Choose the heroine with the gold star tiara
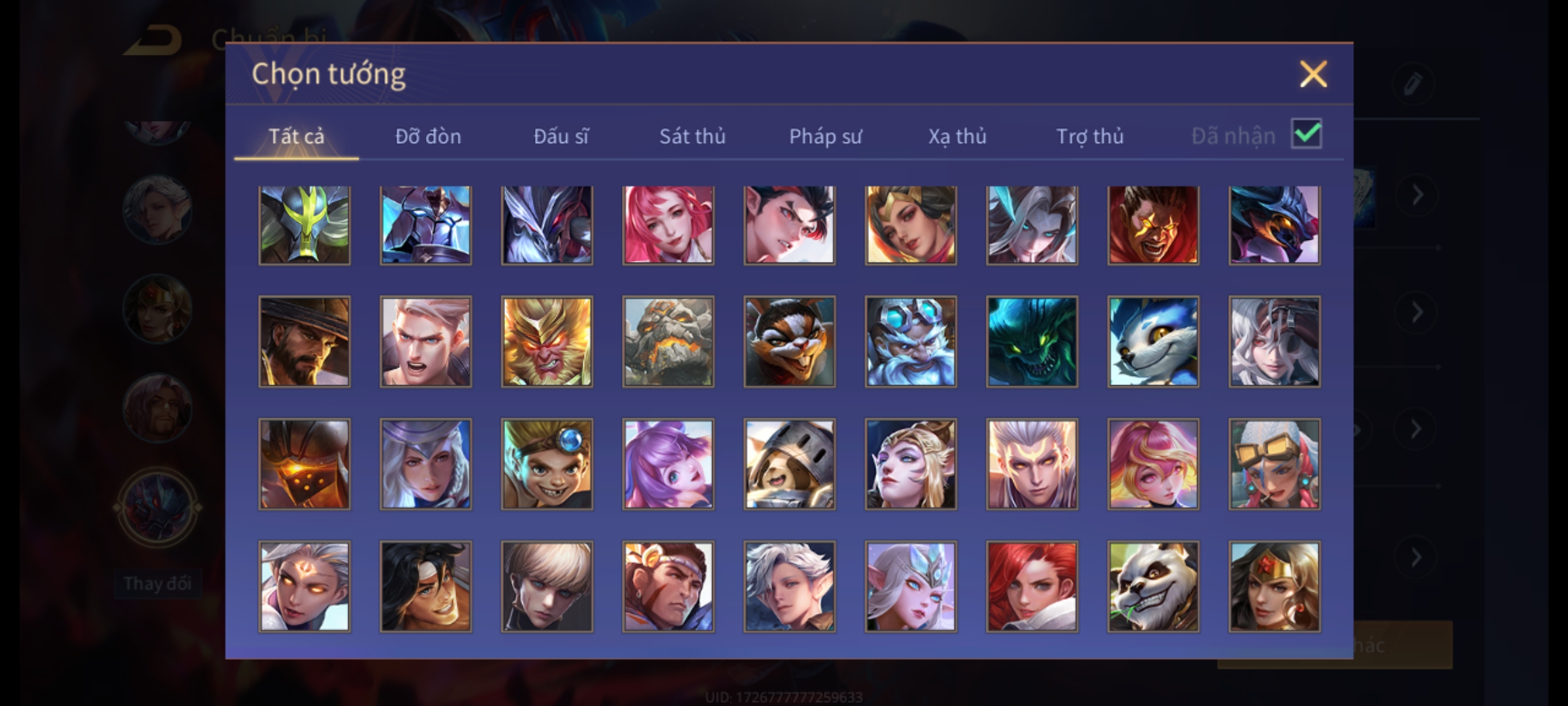The height and width of the screenshot is (706, 1568). 1274,586
